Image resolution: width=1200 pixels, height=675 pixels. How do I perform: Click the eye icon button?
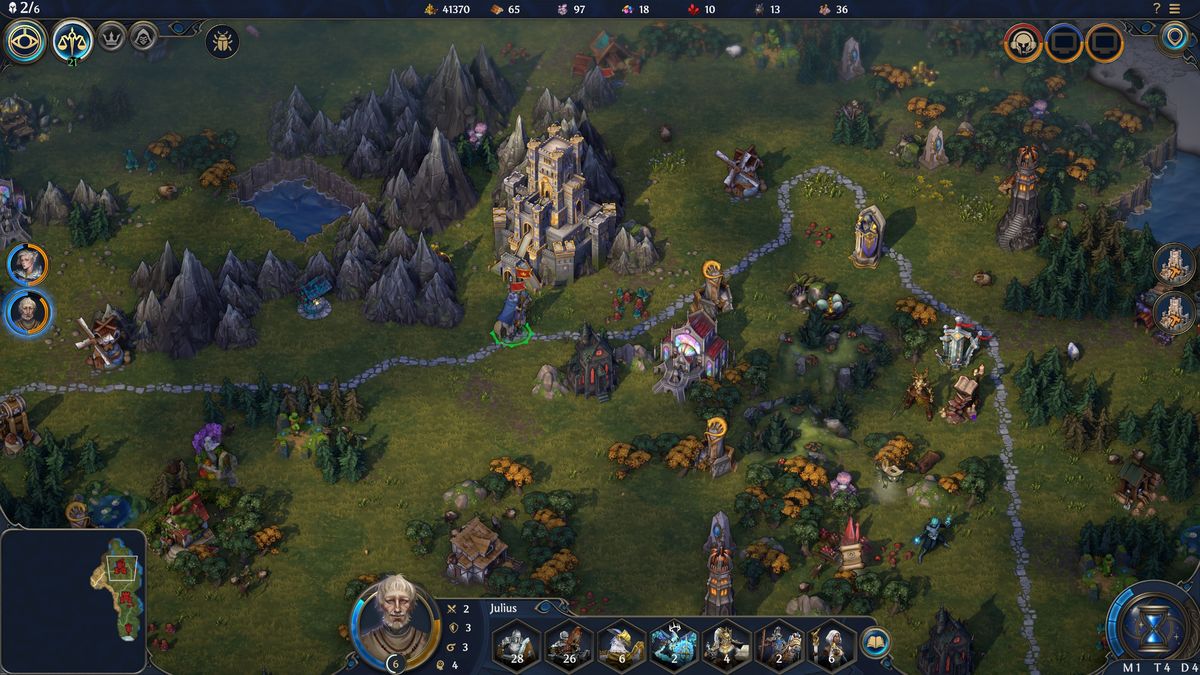26,42
